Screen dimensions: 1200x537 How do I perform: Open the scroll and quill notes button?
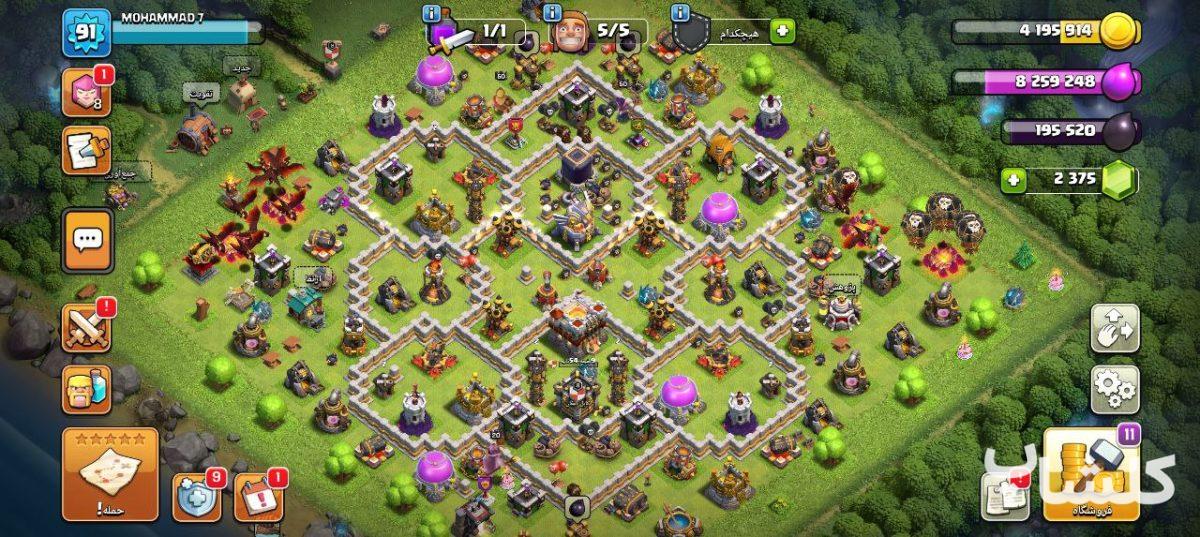[x=87, y=150]
